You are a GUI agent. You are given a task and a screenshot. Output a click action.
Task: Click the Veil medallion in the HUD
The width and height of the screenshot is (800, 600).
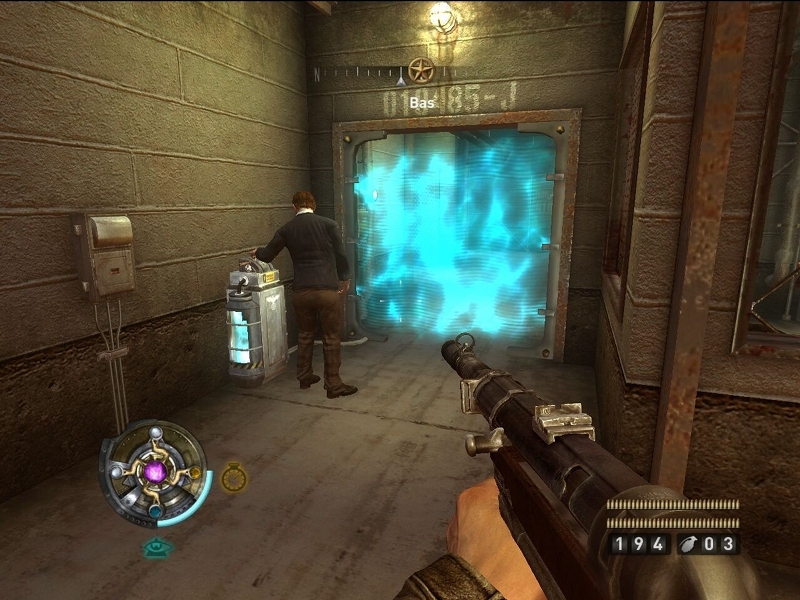click(154, 470)
